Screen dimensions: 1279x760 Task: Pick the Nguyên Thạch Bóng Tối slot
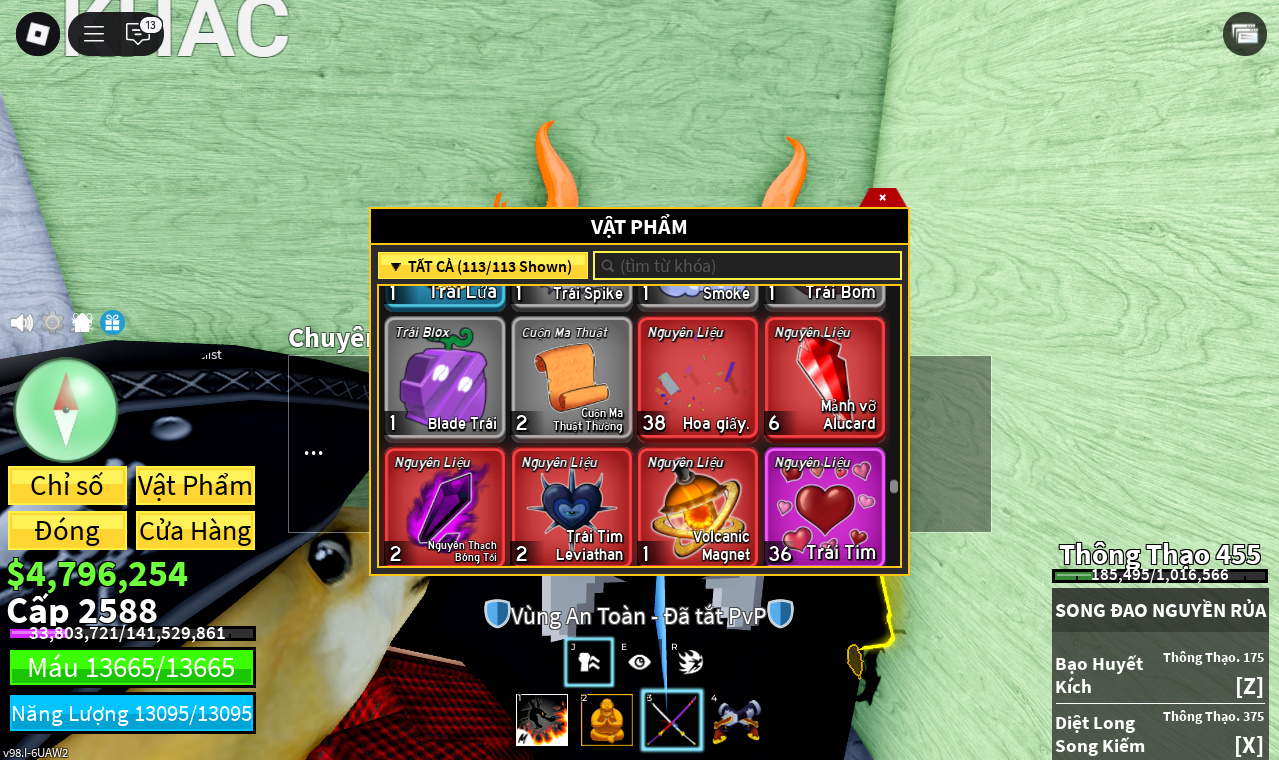(445, 508)
